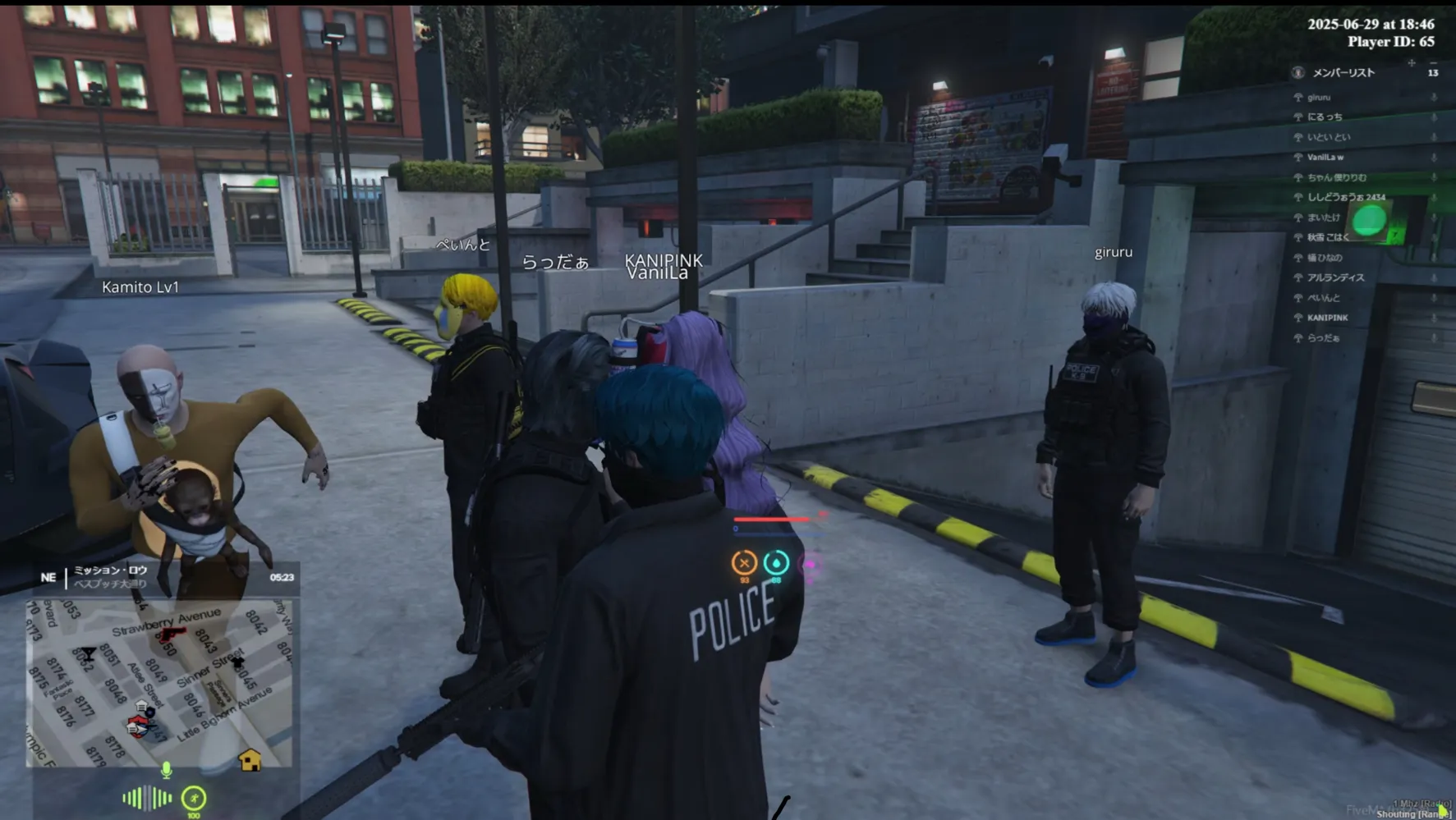Click the メンバーリスト header emblem
Image resolution: width=1456 pixels, height=820 pixels.
click(1298, 72)
